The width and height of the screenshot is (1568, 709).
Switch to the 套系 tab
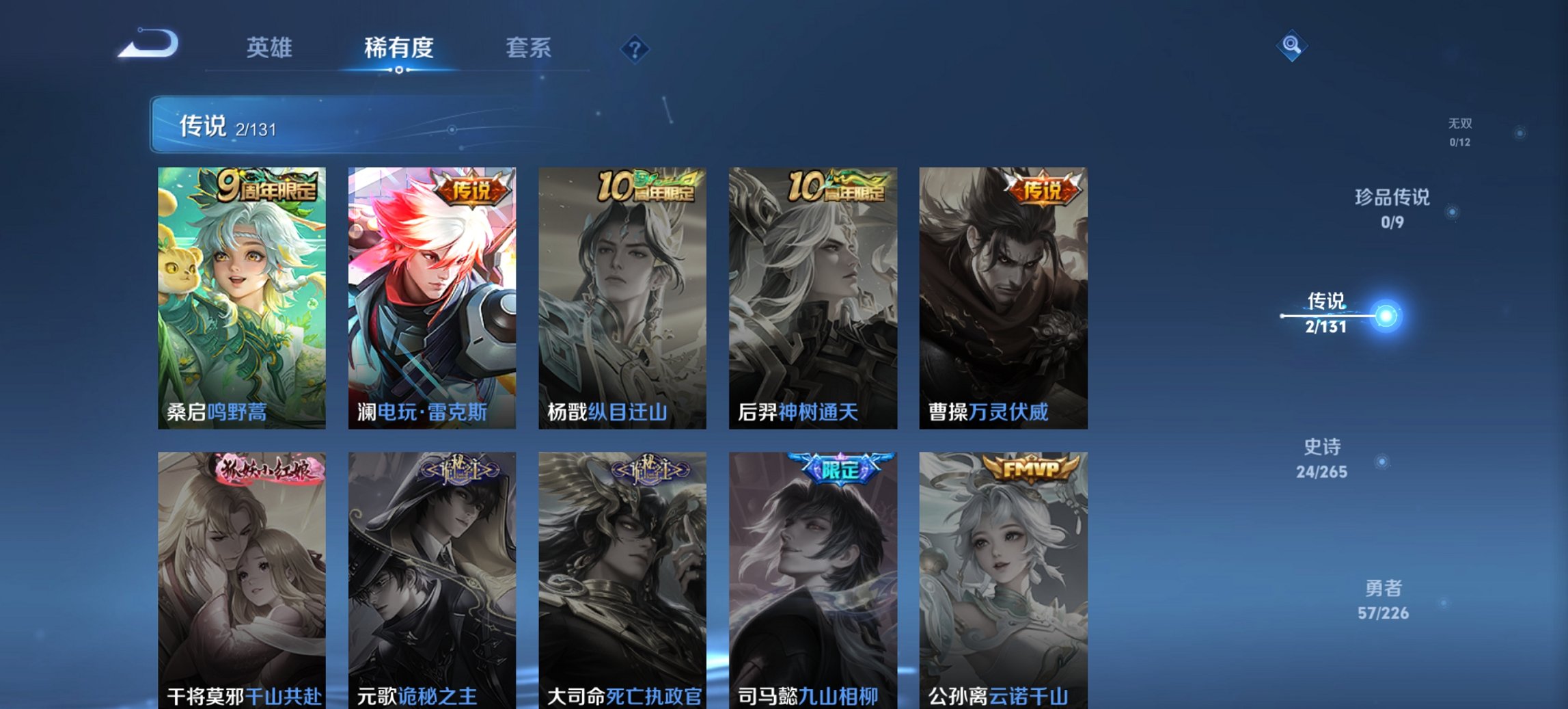point(529,48)
